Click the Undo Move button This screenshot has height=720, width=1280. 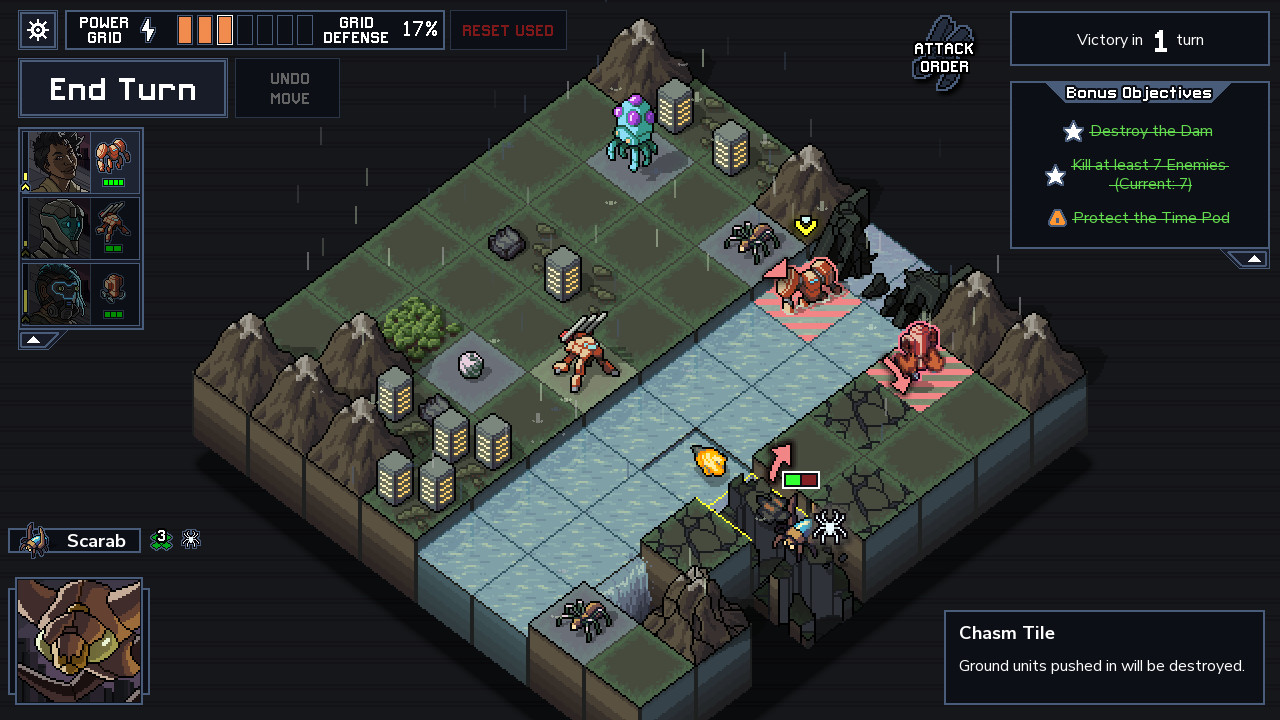coord(287,88)
